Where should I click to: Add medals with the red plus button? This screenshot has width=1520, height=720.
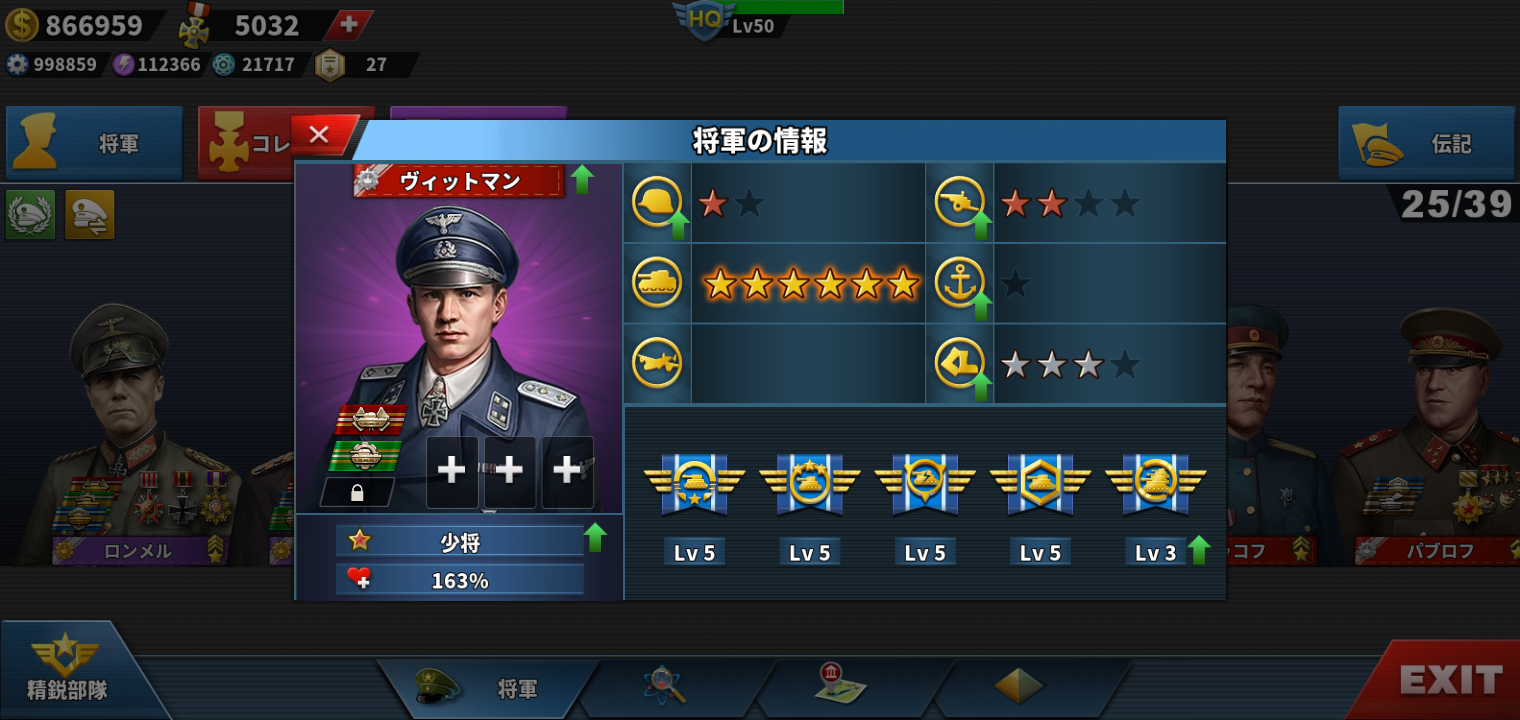pos(348,25)
